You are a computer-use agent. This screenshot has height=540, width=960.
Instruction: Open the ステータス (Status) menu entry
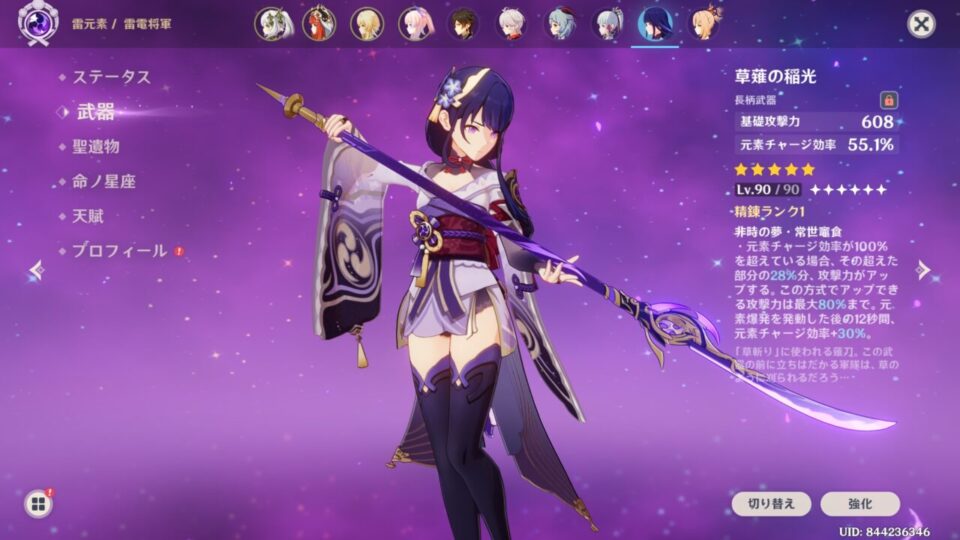(110, 77)
